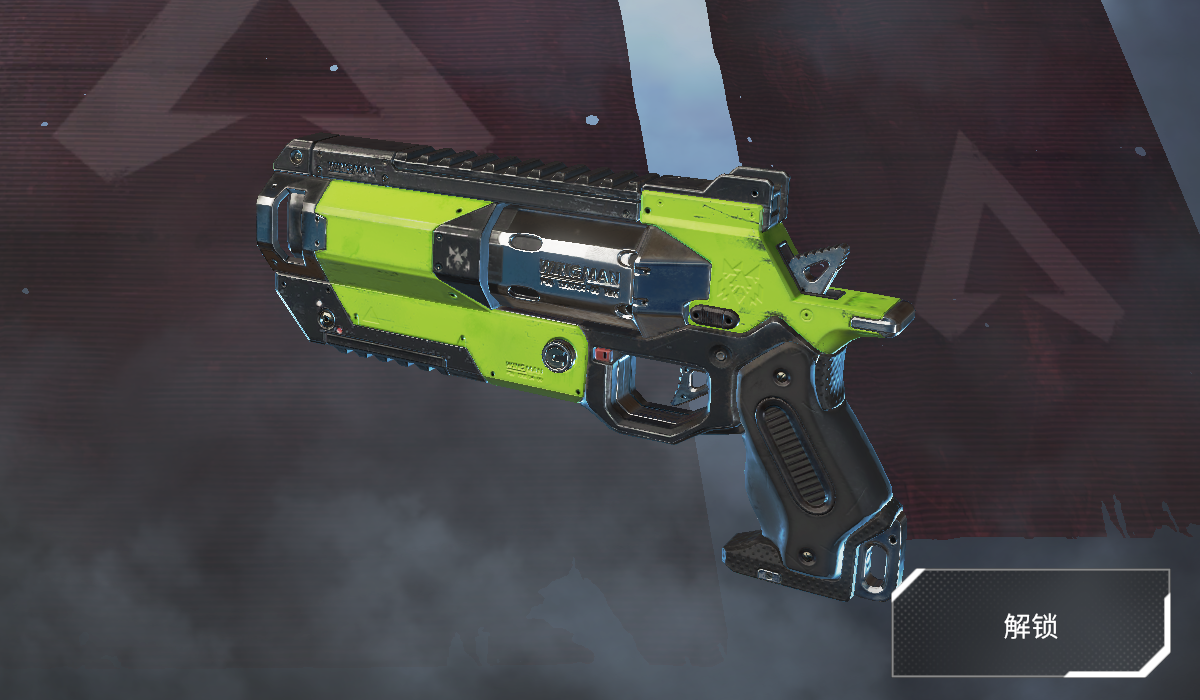Click the 解锁 unlock button
1200x700 pixels.
point(1030,626)
